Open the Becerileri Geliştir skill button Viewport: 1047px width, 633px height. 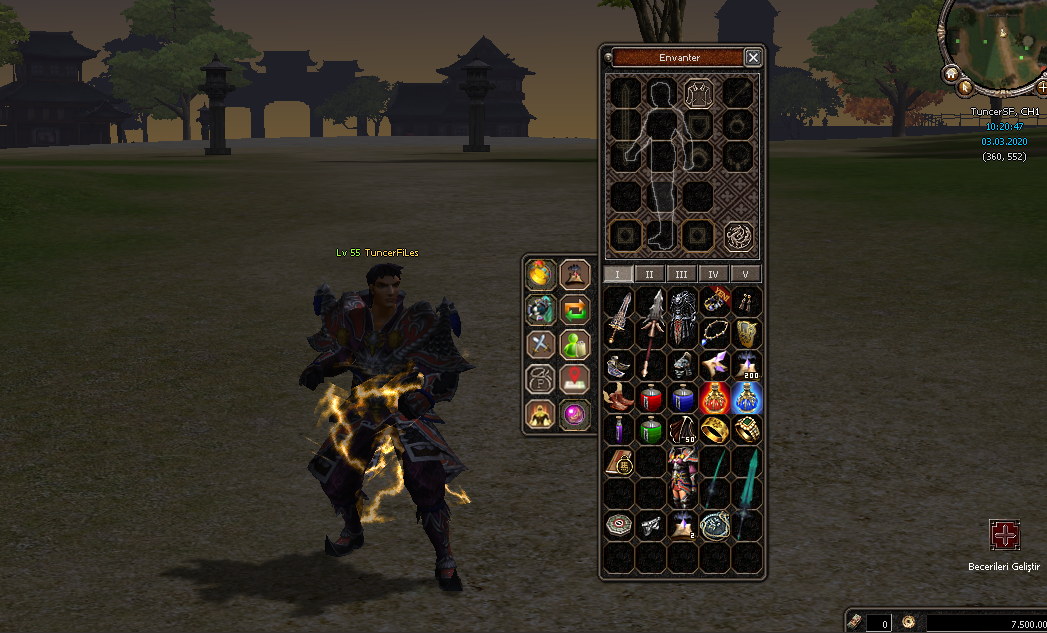pos(1004,535)
